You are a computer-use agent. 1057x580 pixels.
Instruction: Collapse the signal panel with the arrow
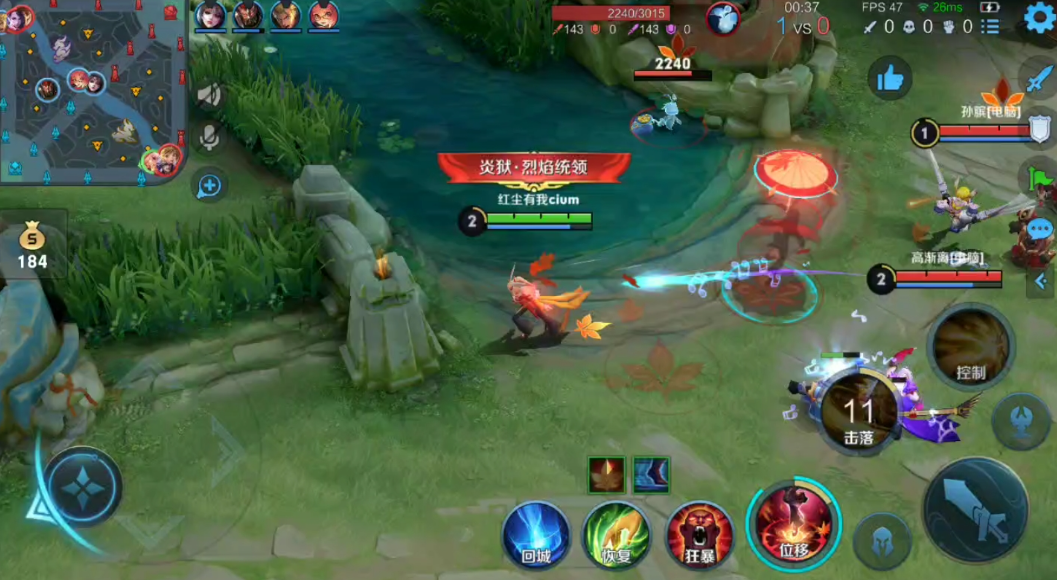(x=1040, y=282)
